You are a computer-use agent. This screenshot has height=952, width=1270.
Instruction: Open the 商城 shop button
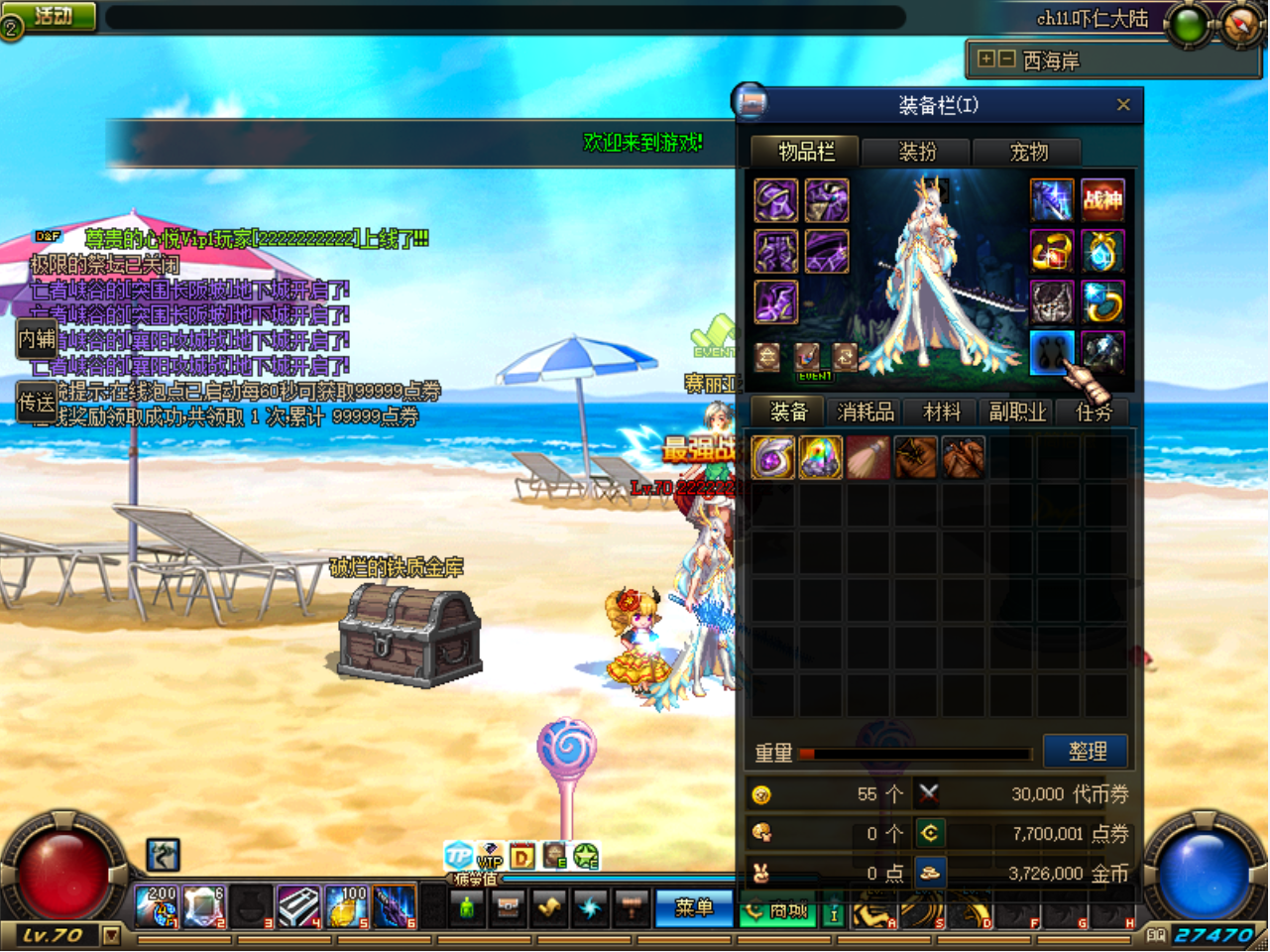[x=778, y=910]
